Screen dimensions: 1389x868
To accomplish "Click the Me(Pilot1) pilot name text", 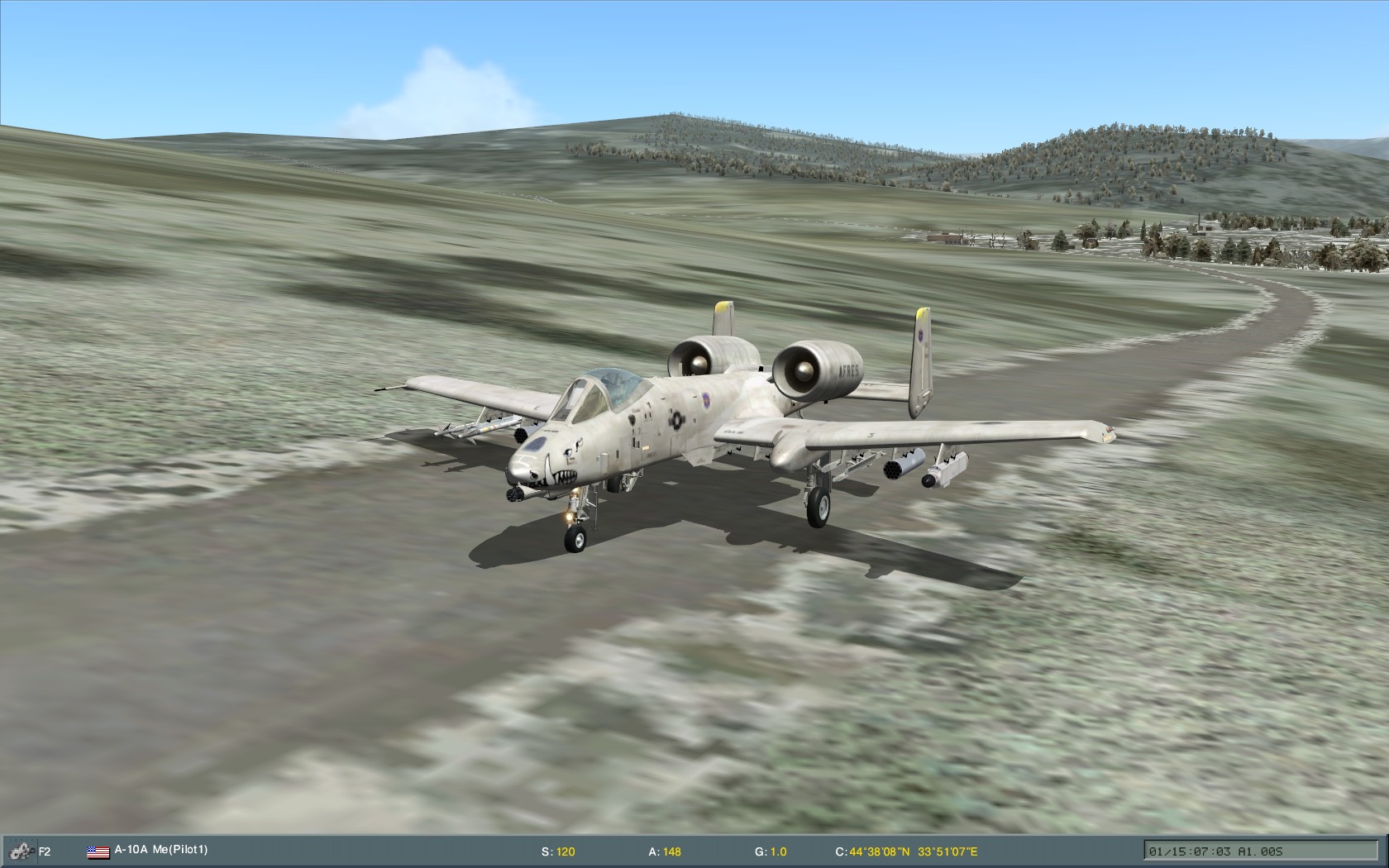I will [x=180, y=847].
